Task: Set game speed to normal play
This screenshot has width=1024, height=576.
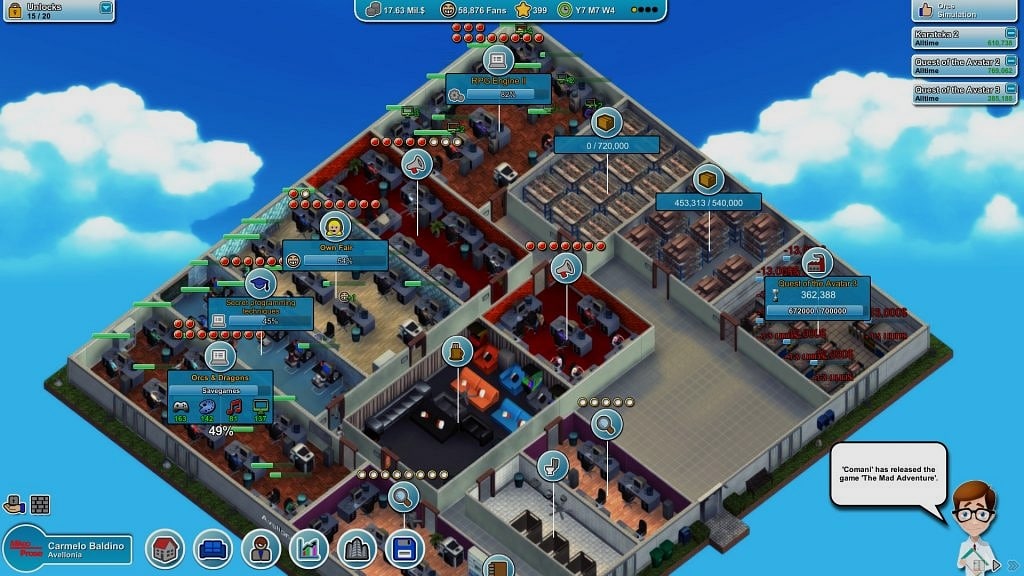Action: tap(996, 566)
